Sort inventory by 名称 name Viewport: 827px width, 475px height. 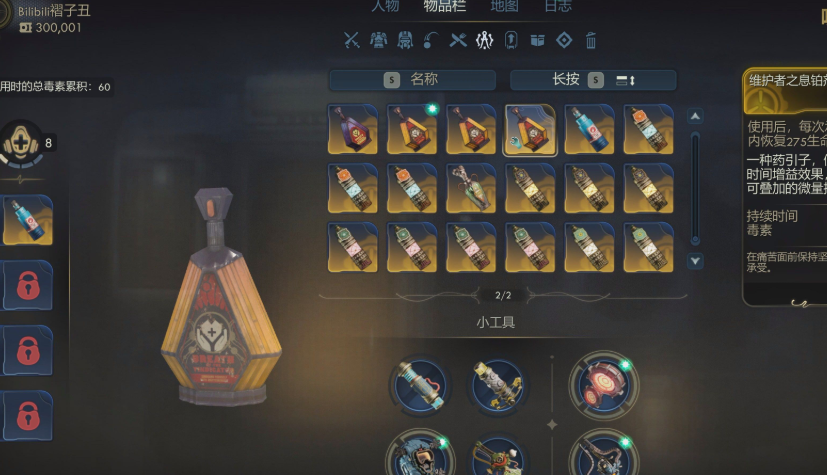pos(412,80)
